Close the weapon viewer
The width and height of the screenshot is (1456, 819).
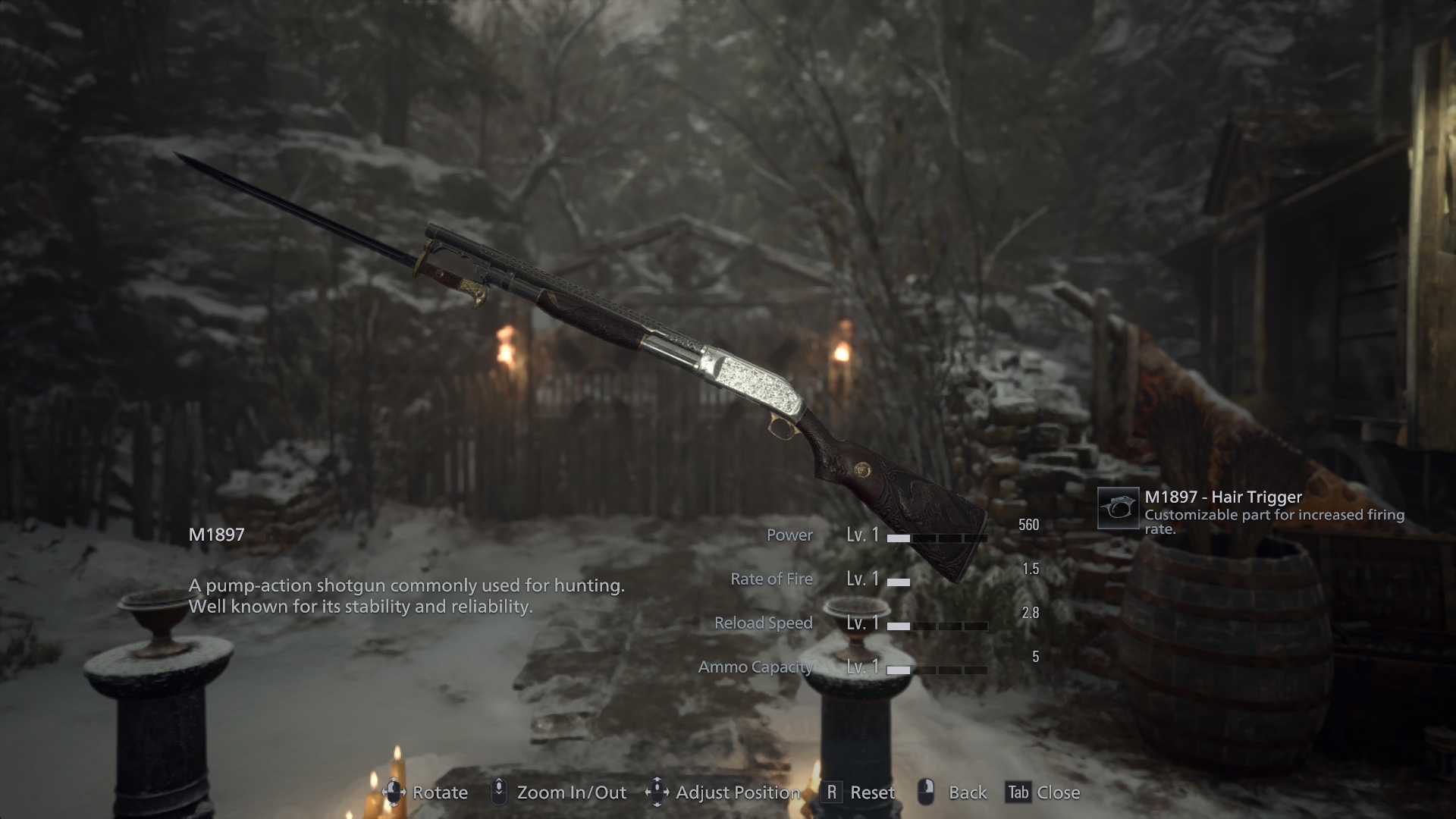coord(1043,792)
